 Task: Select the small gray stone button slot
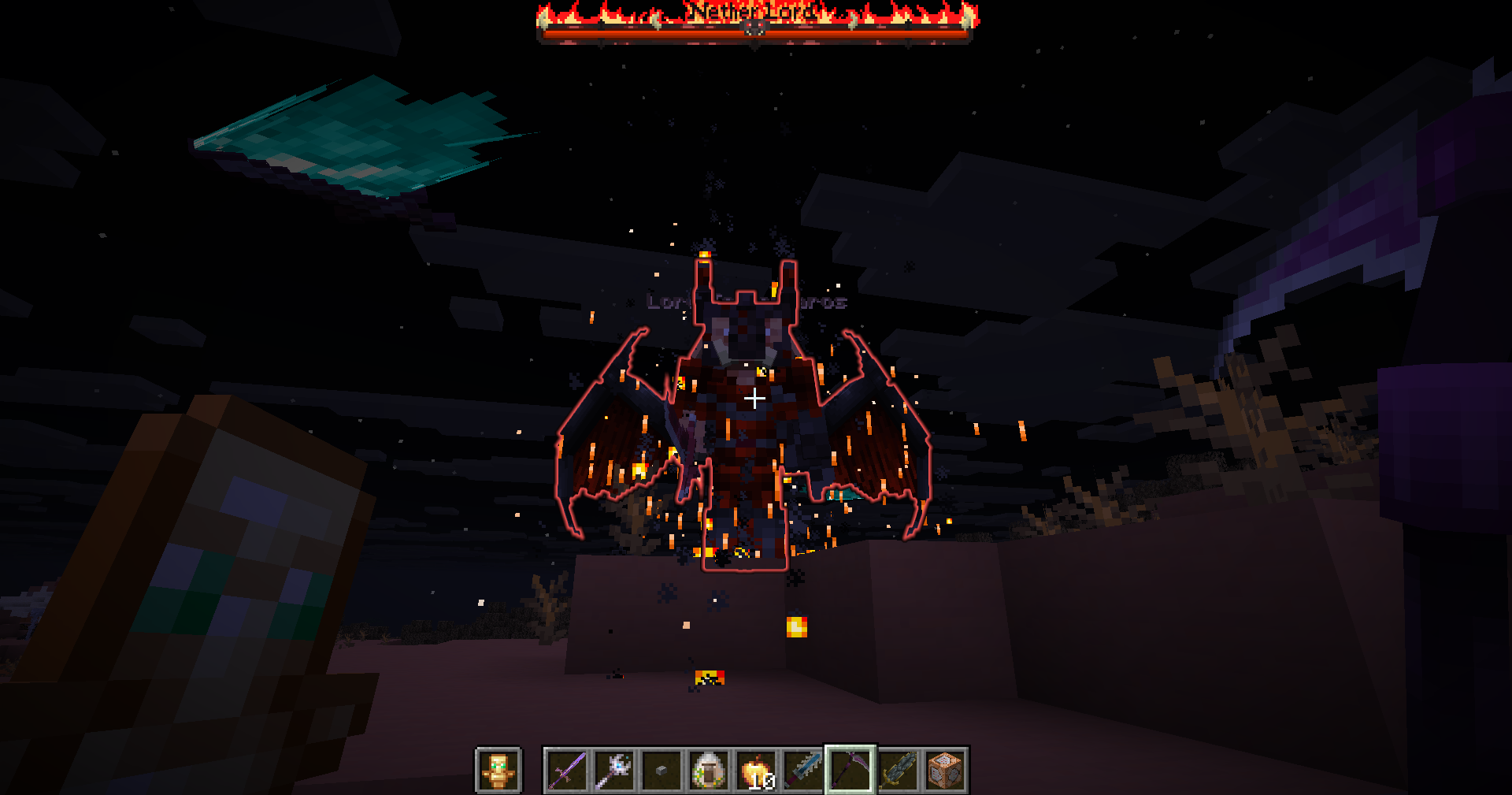click(661, 770)
